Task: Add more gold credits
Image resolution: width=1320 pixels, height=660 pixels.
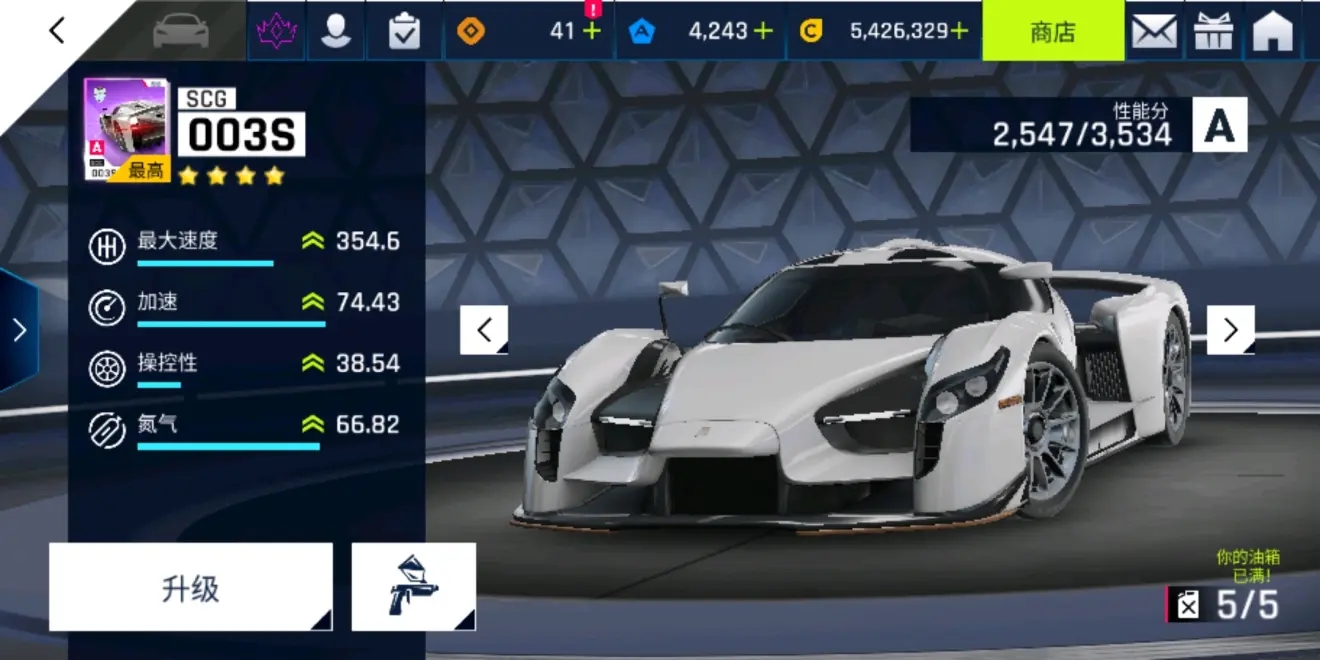Action: (959, 31)
